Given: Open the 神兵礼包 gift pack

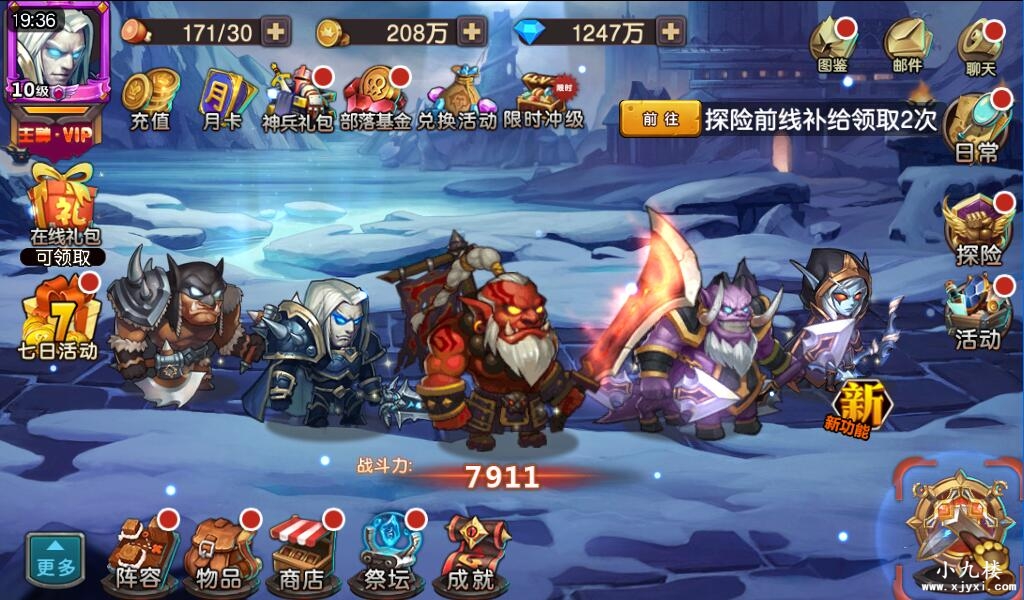Looking at the screenshot, I should click(x=297, y=96).
